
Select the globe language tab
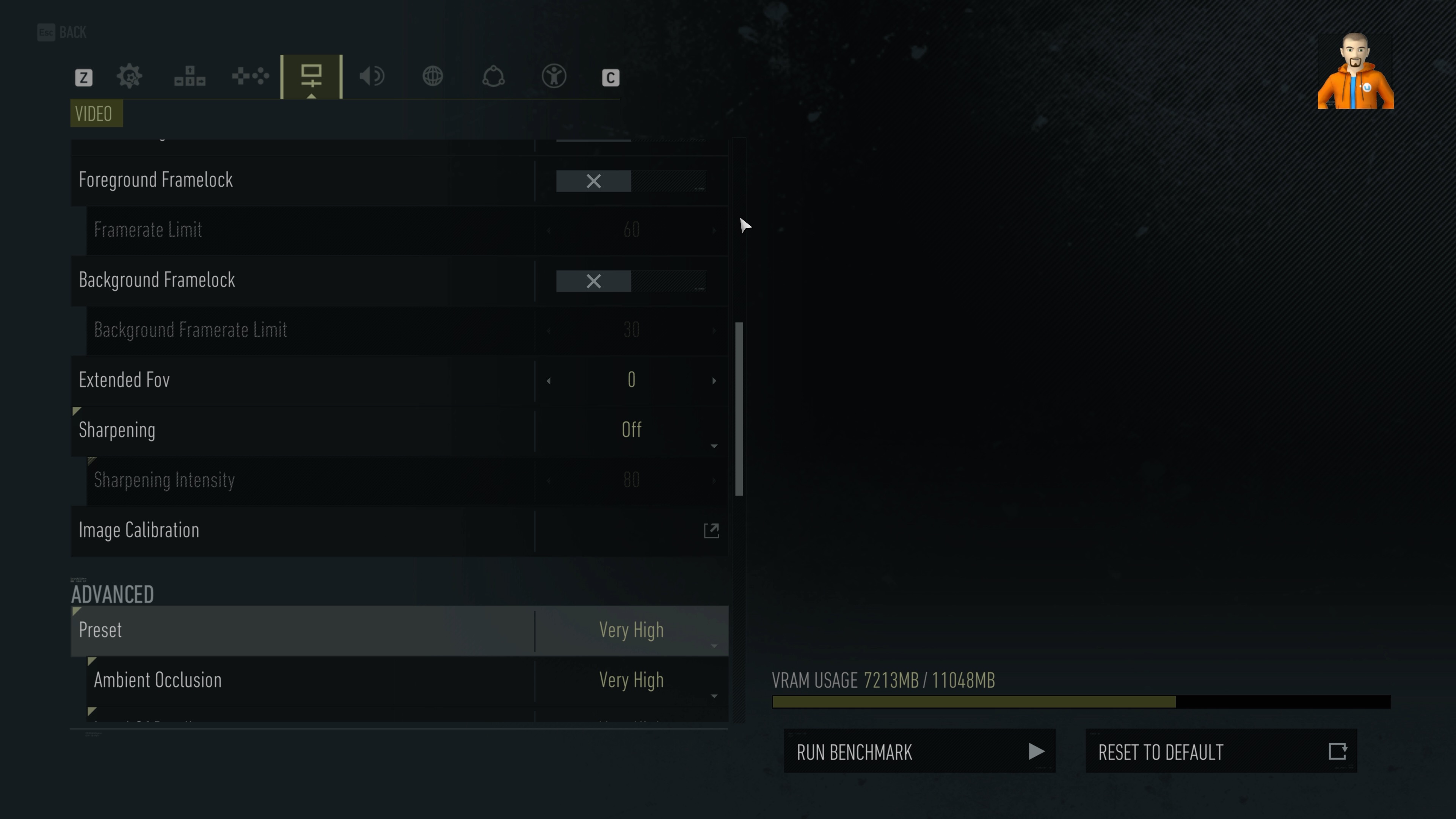tap(433, 76)
